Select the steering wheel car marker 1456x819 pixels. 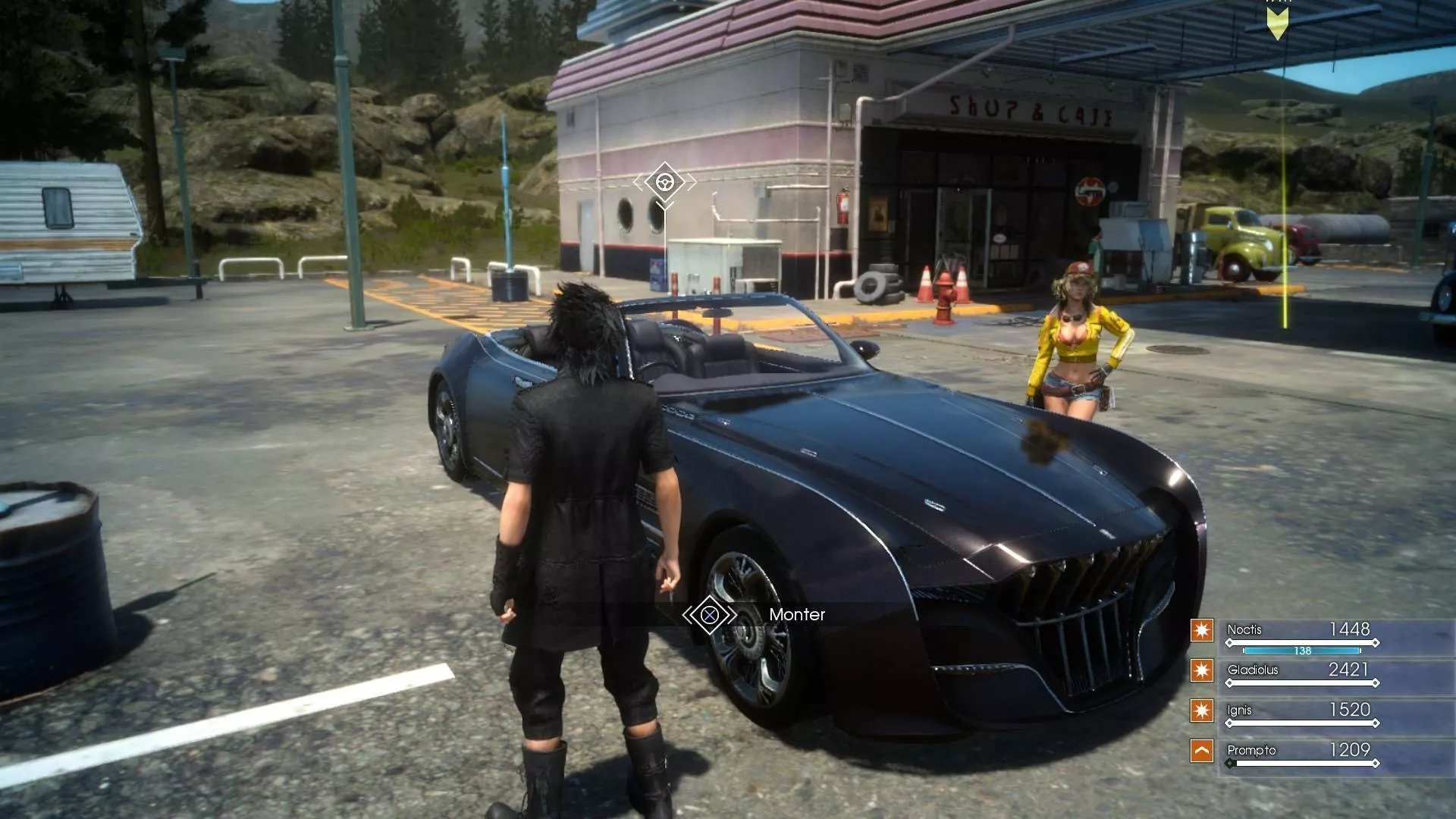665,182
